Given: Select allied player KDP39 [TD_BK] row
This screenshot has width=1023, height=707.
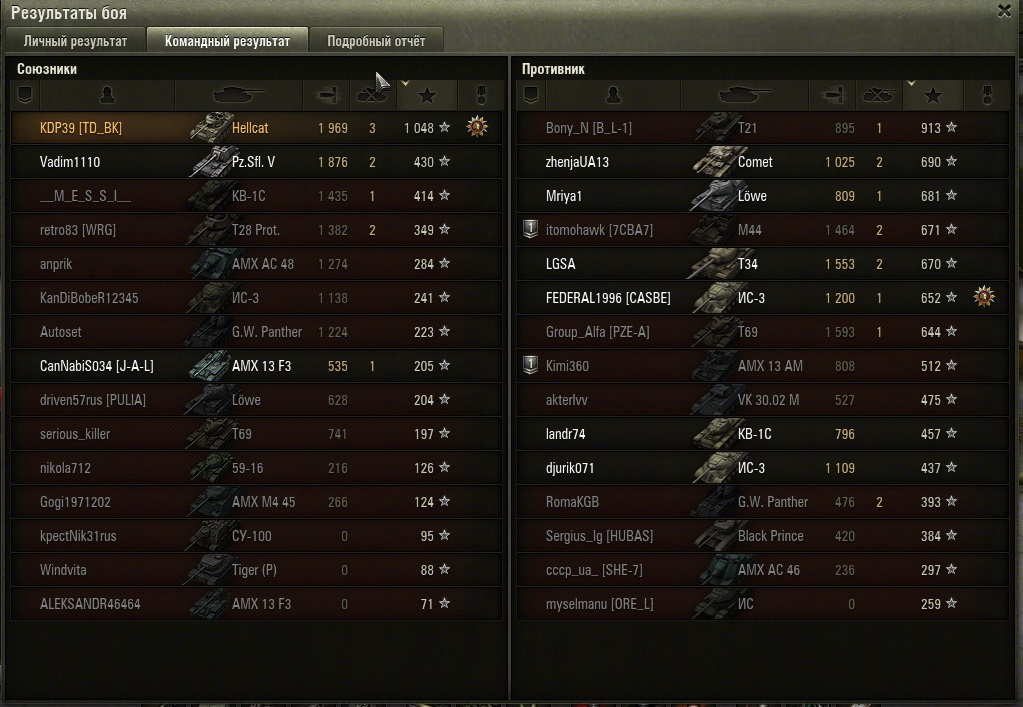Looking at the screenshot, I should [81, 128].
